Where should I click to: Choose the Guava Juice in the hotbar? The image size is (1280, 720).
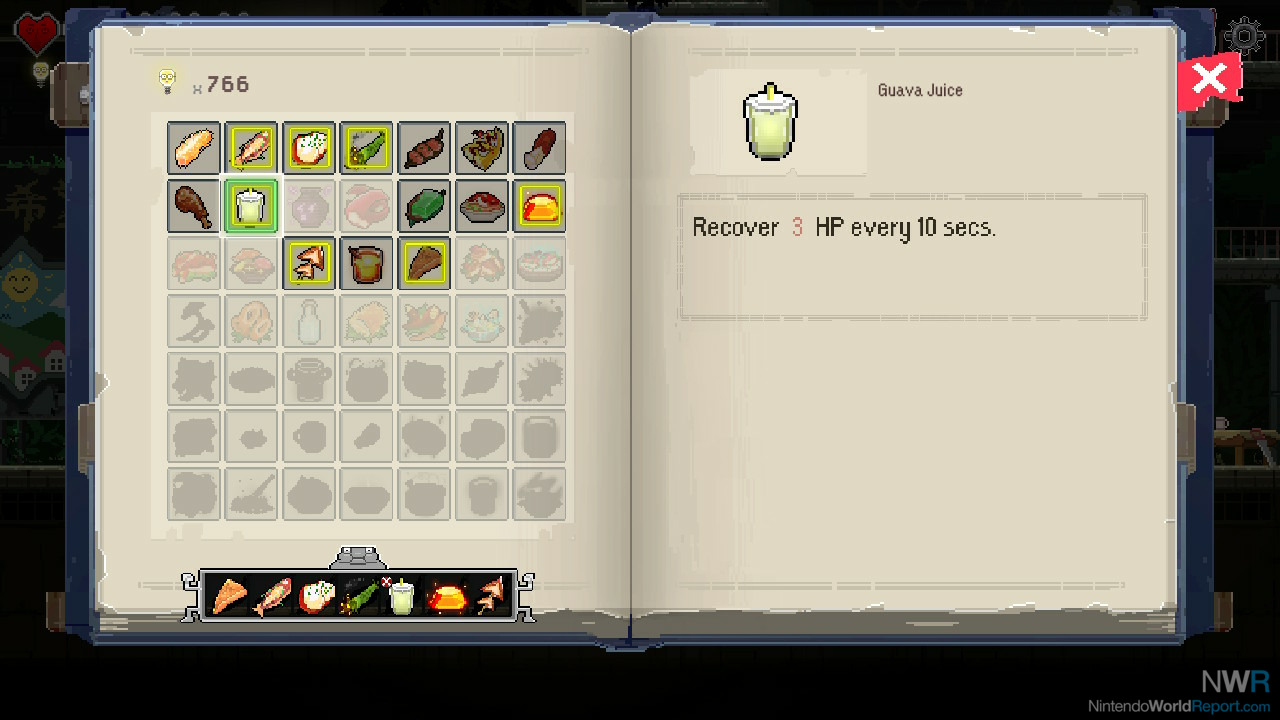click(x=402, y=598)
